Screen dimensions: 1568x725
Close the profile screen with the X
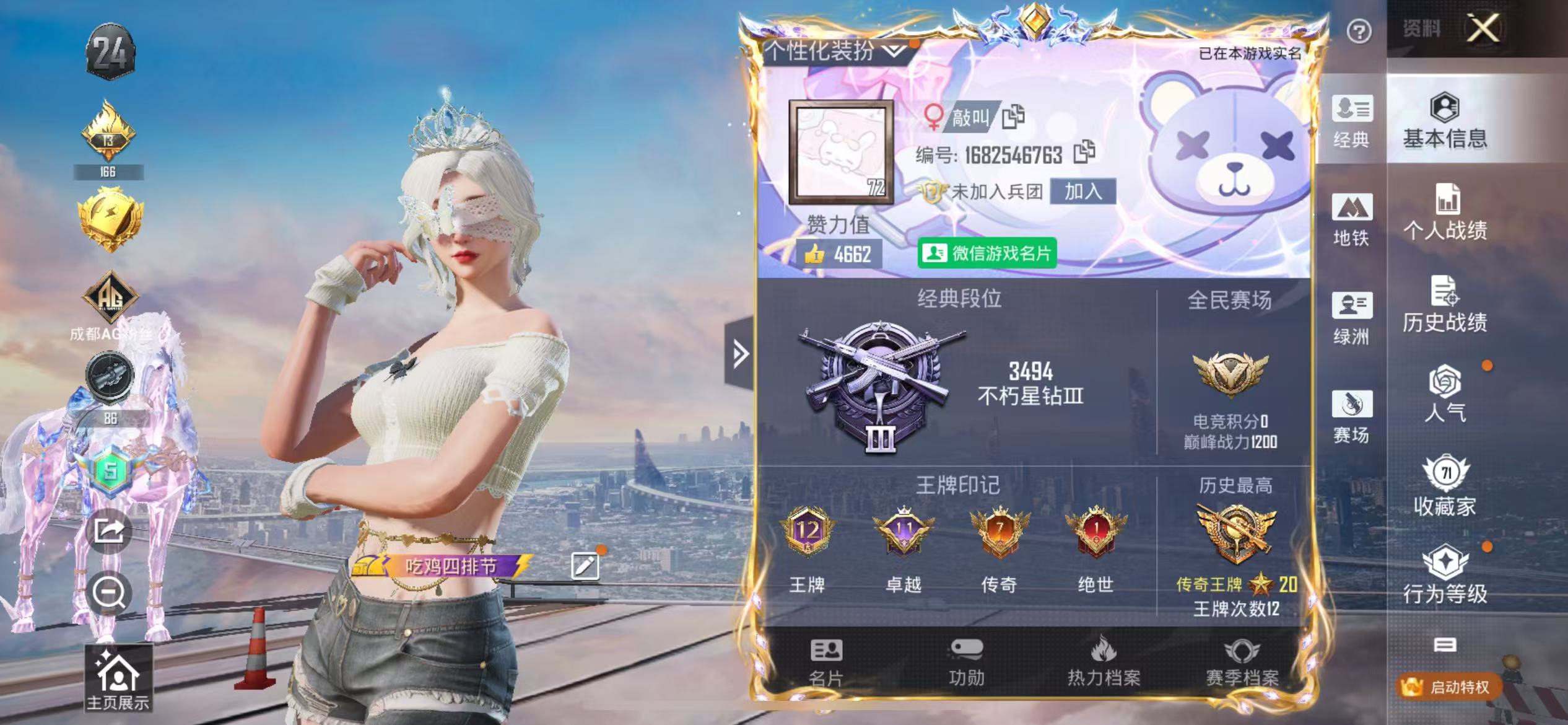(1483, 29)
